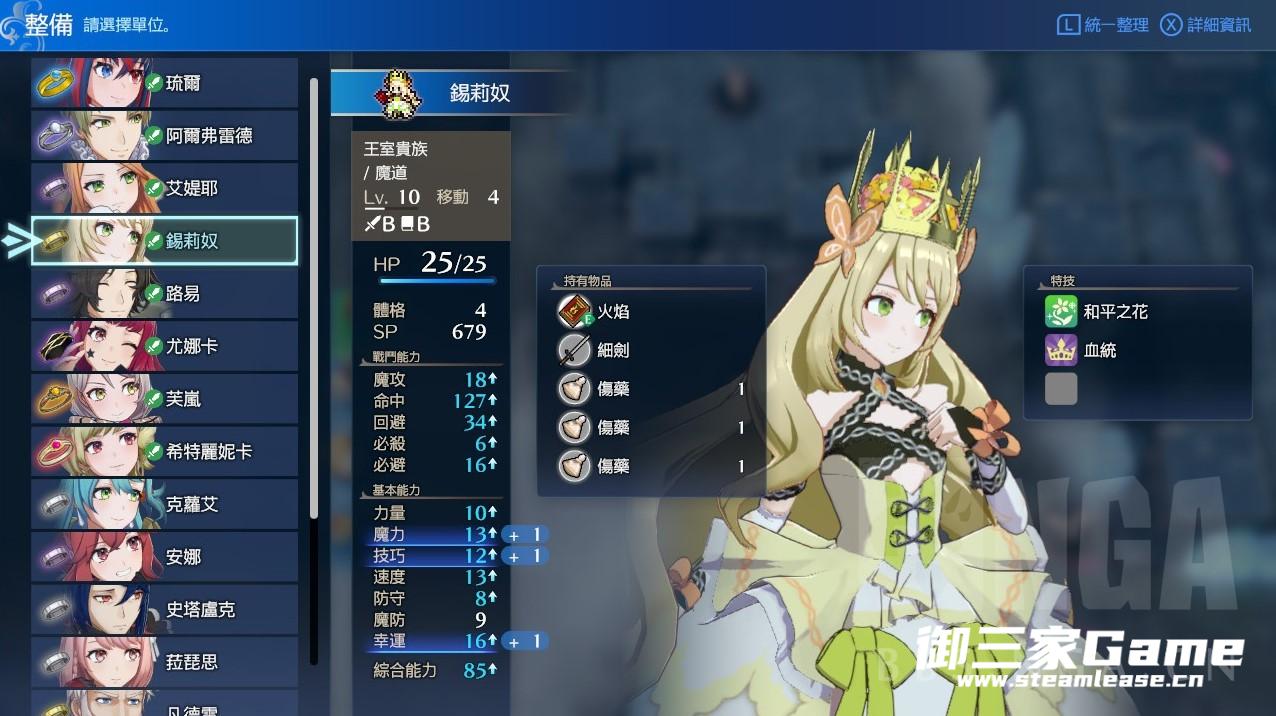The height and width of the screenshot is (716, 1276).
Task: Select 菈琵思 from the roster
Action: [165, 662]
